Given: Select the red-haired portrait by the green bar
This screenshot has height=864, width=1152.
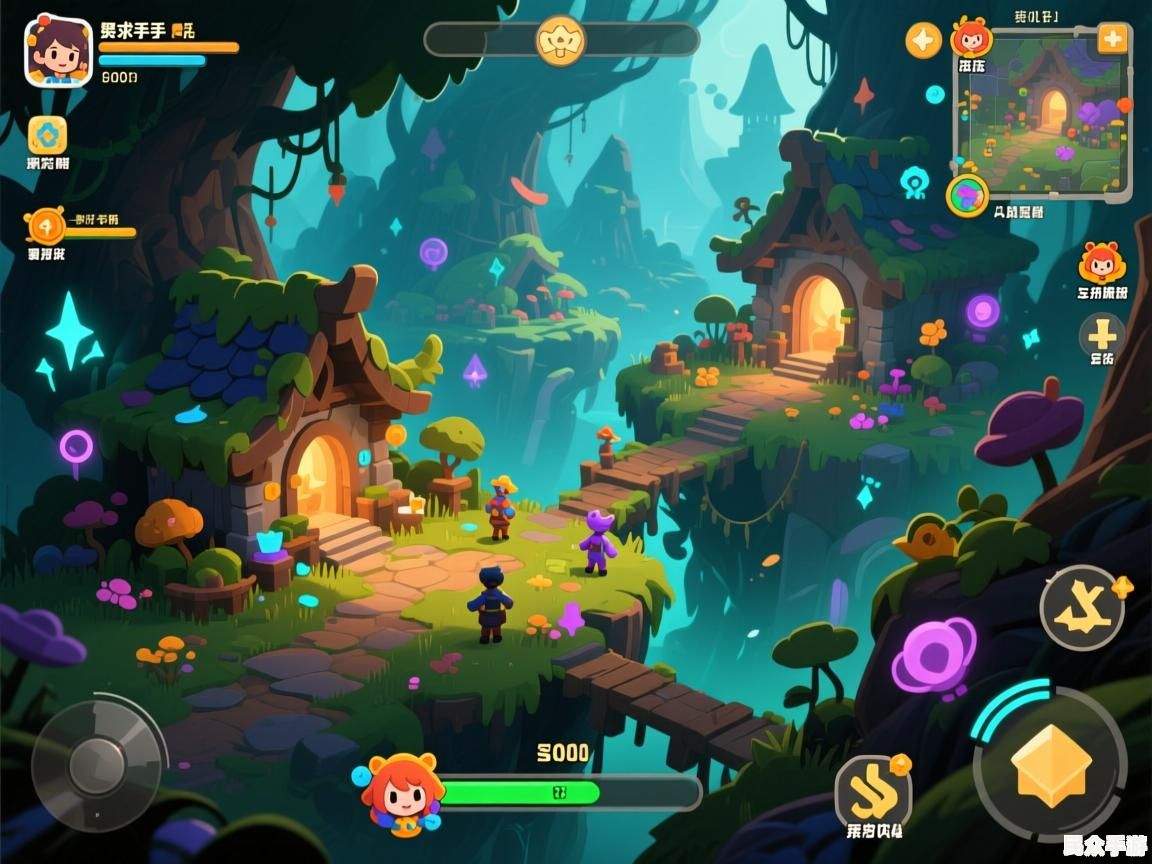Looking at the screenshot, I should click(402, 794).
